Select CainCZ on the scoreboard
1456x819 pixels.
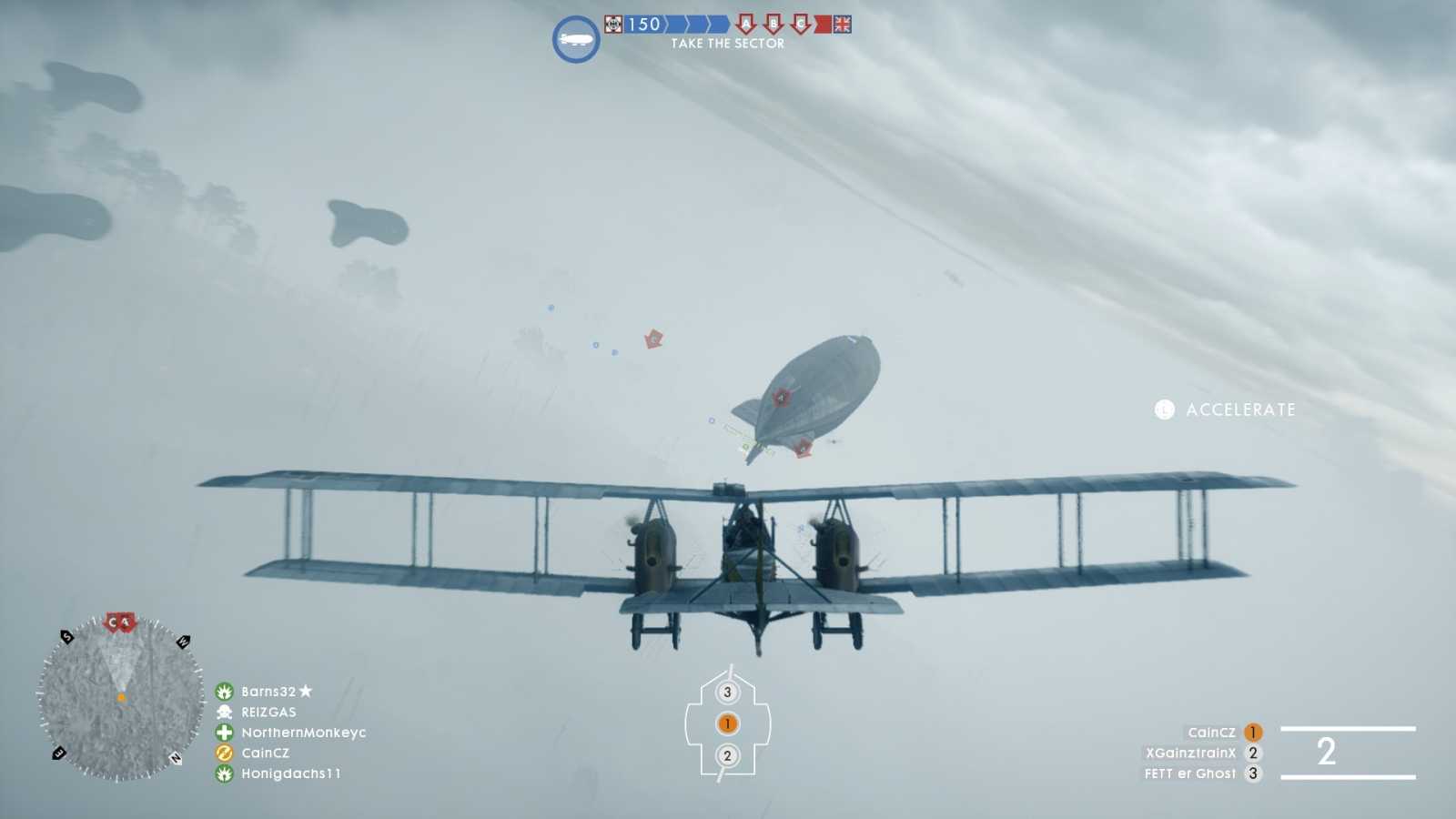(x=1210, y=732)
